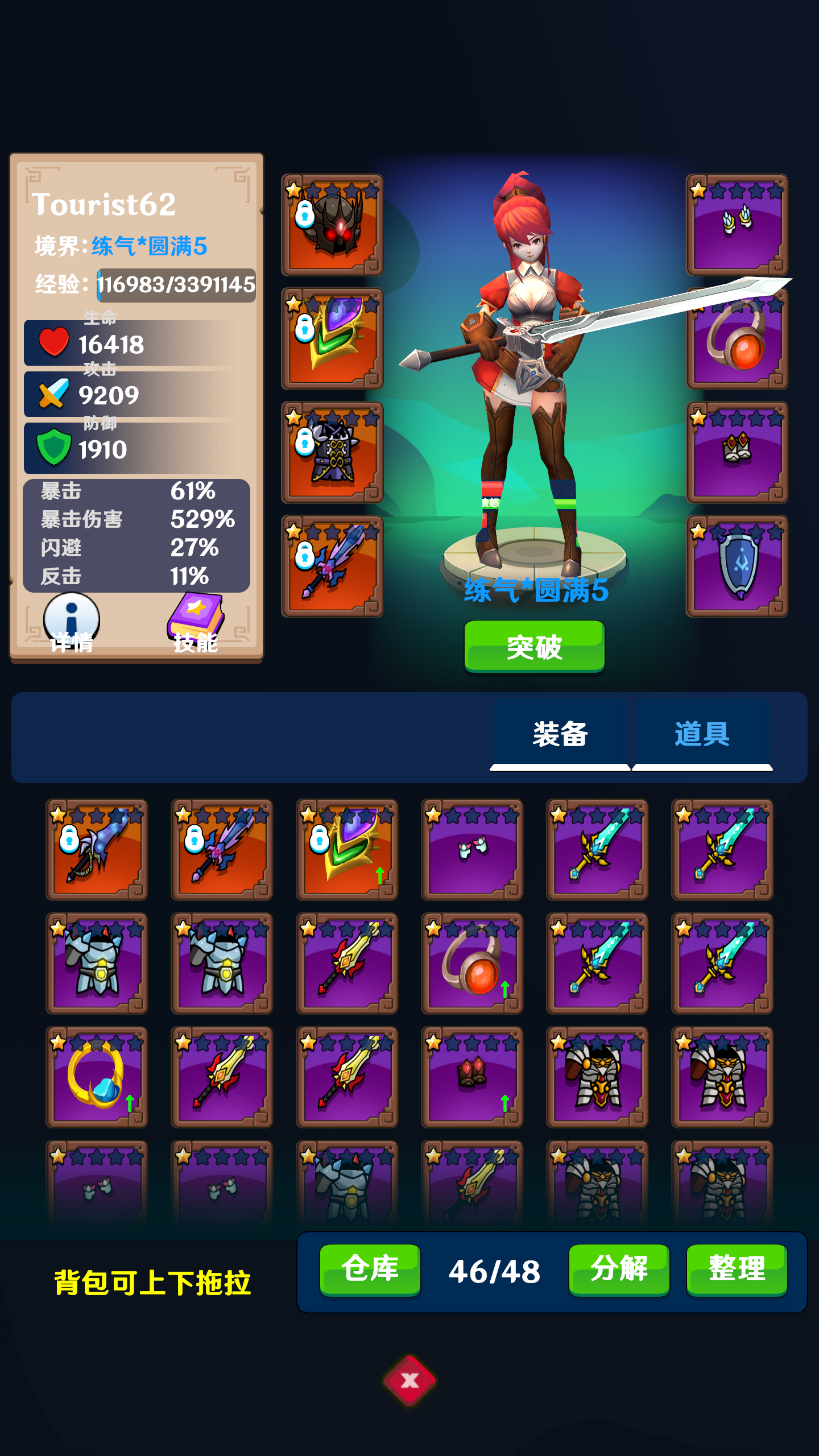This screenshot has width=819, height=1456.
Task: Click the equipped crown accessory slot
Action: pos(737,452)
